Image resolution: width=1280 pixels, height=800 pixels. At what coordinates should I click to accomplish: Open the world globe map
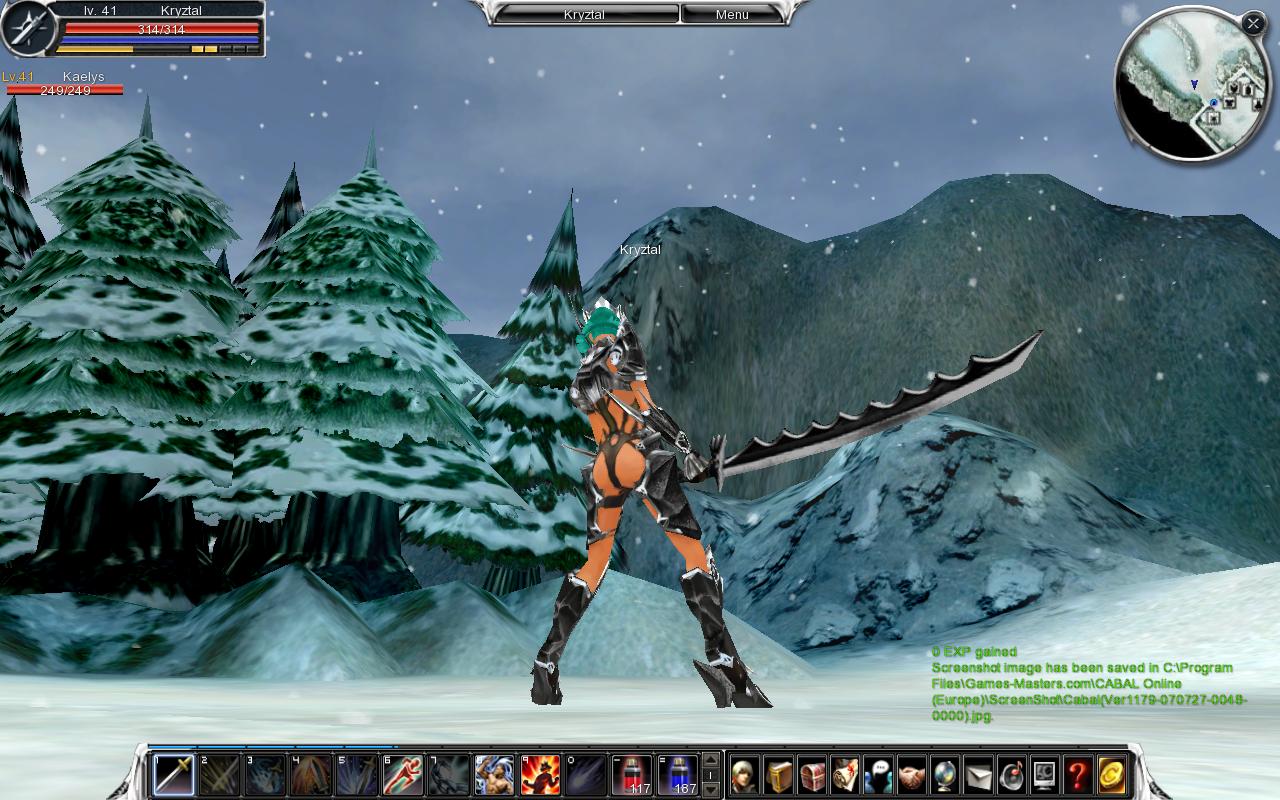click(944, 775)
